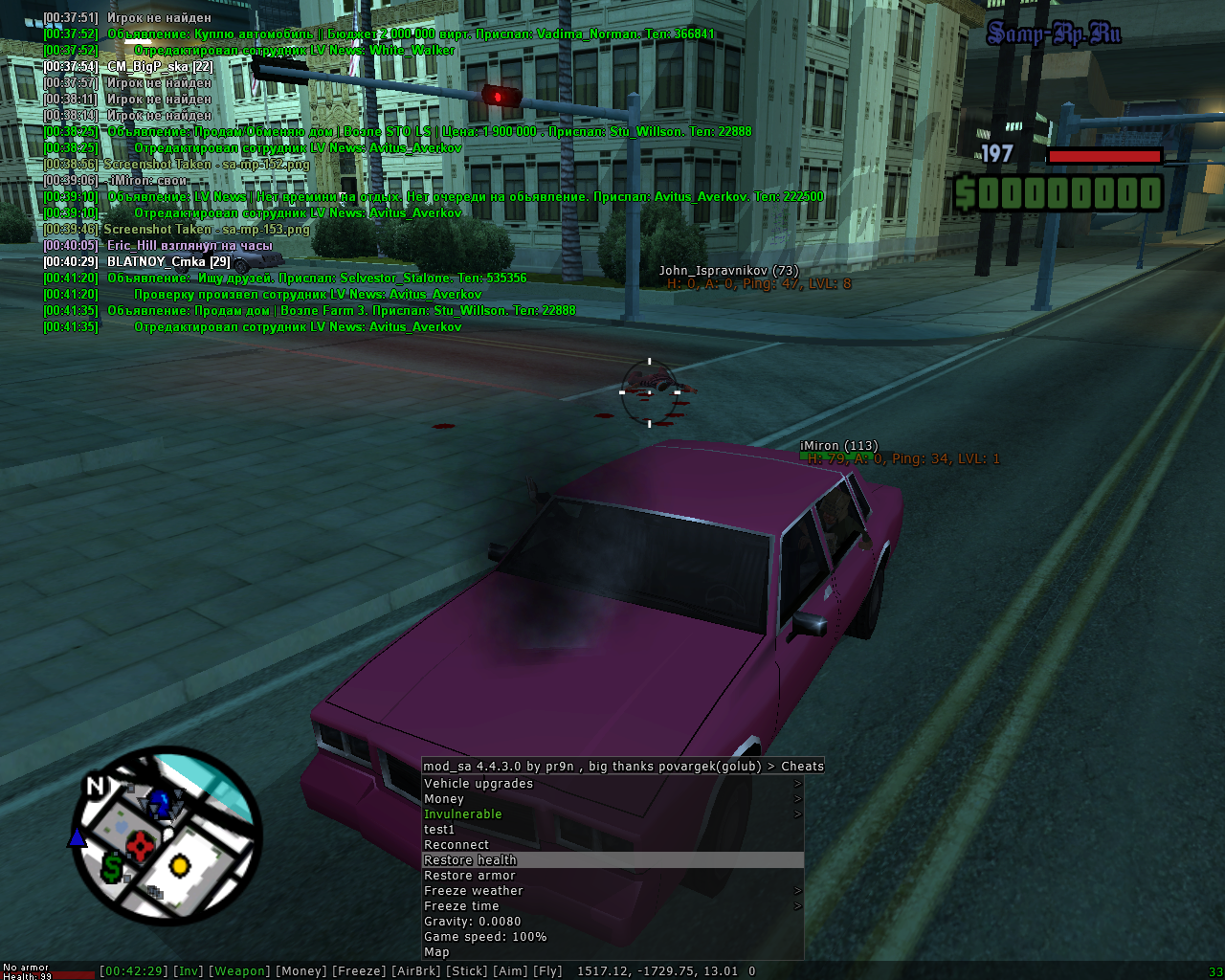
Task: Activate the Restore health entry
Action: pyautogui.click(x=612, y=860)
